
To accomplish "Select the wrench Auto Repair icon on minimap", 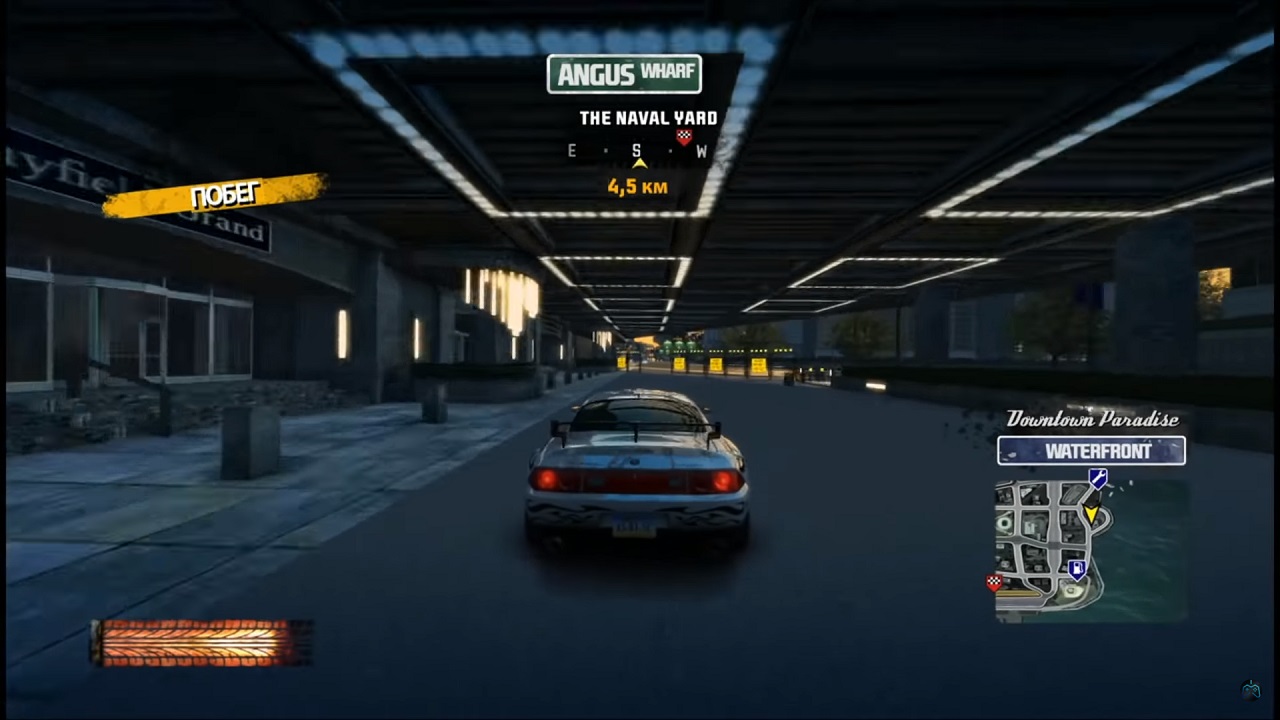I will [x=1097, y=477].
